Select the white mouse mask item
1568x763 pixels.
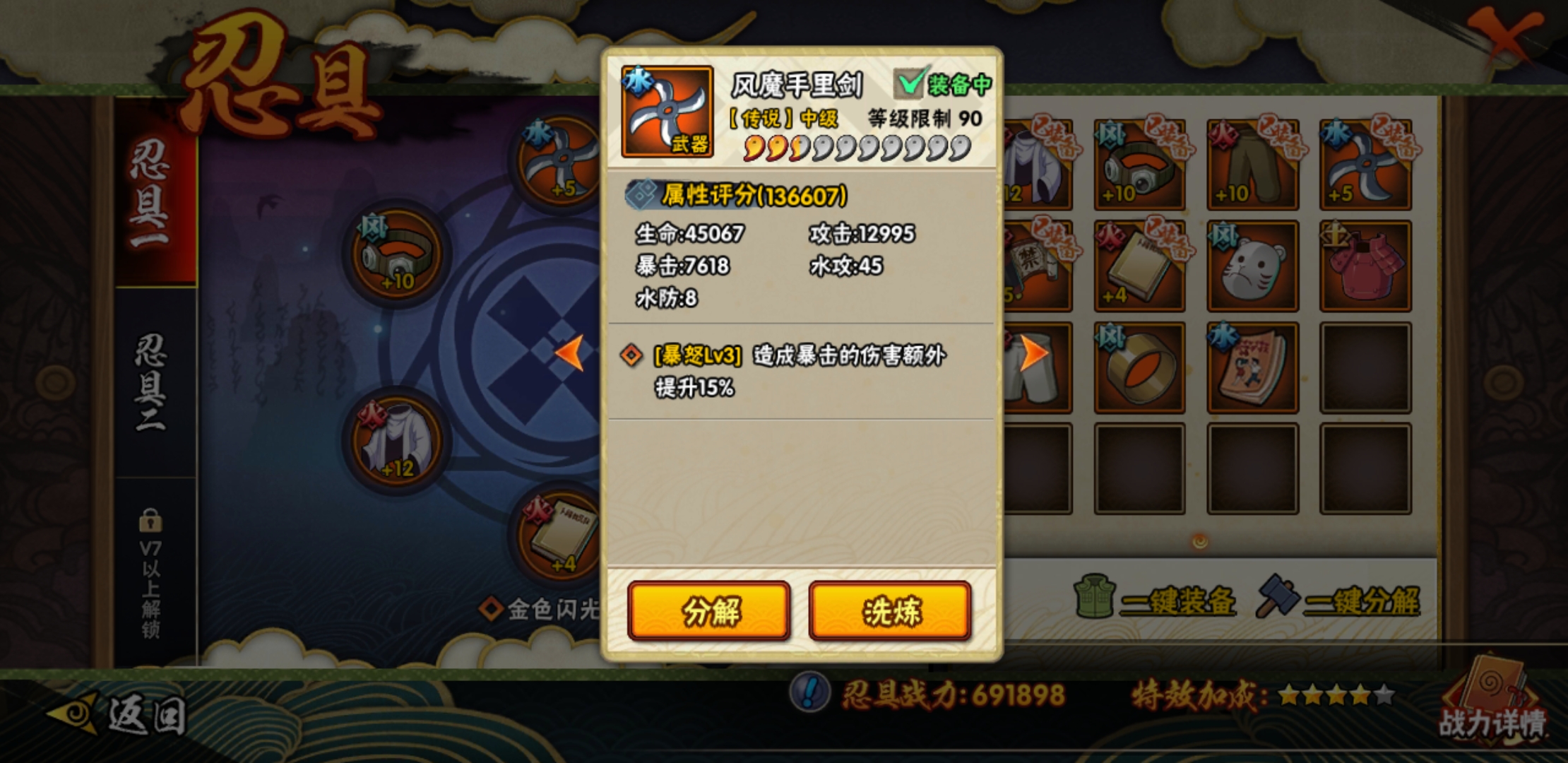coord(1252,266)
